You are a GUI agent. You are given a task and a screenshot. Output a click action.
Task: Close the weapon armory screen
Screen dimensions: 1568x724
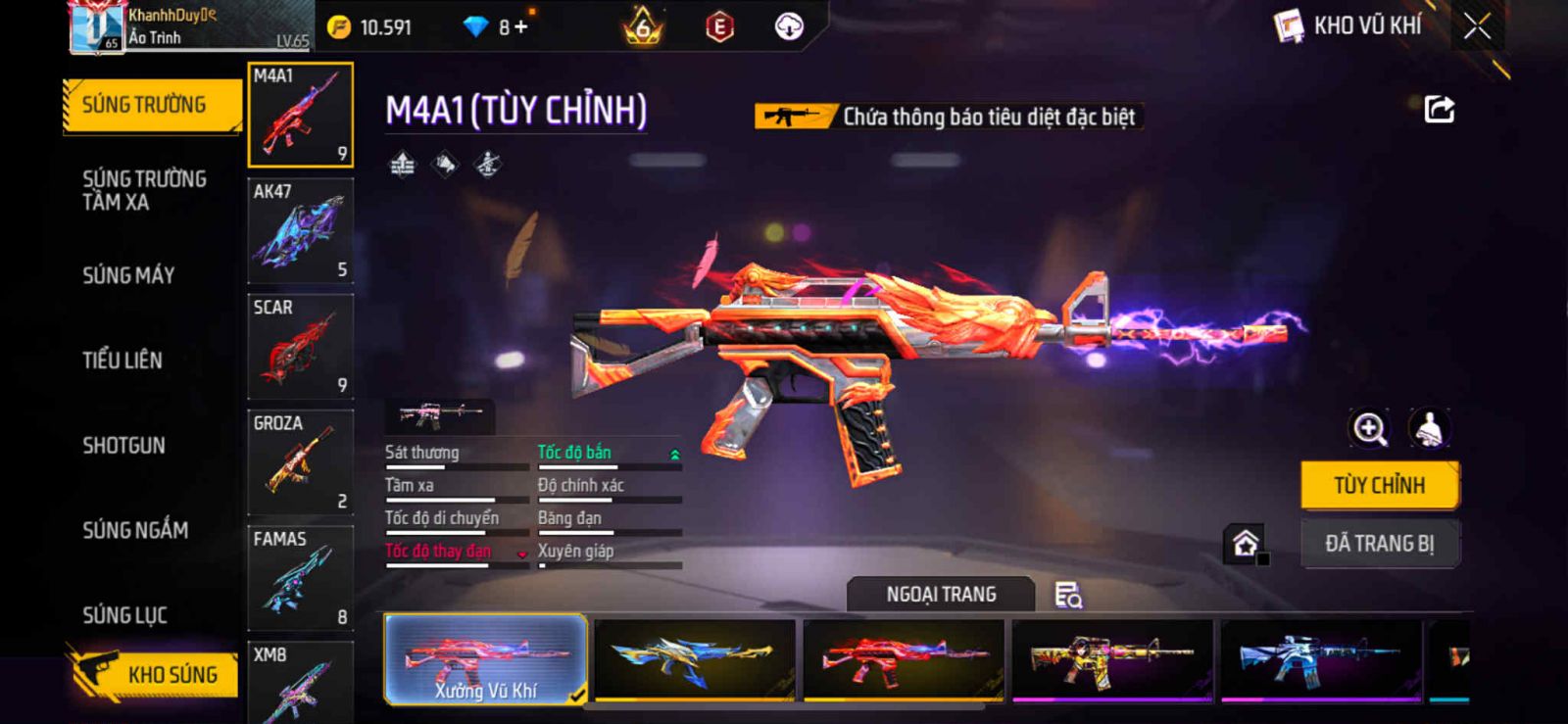[1477, 26]
